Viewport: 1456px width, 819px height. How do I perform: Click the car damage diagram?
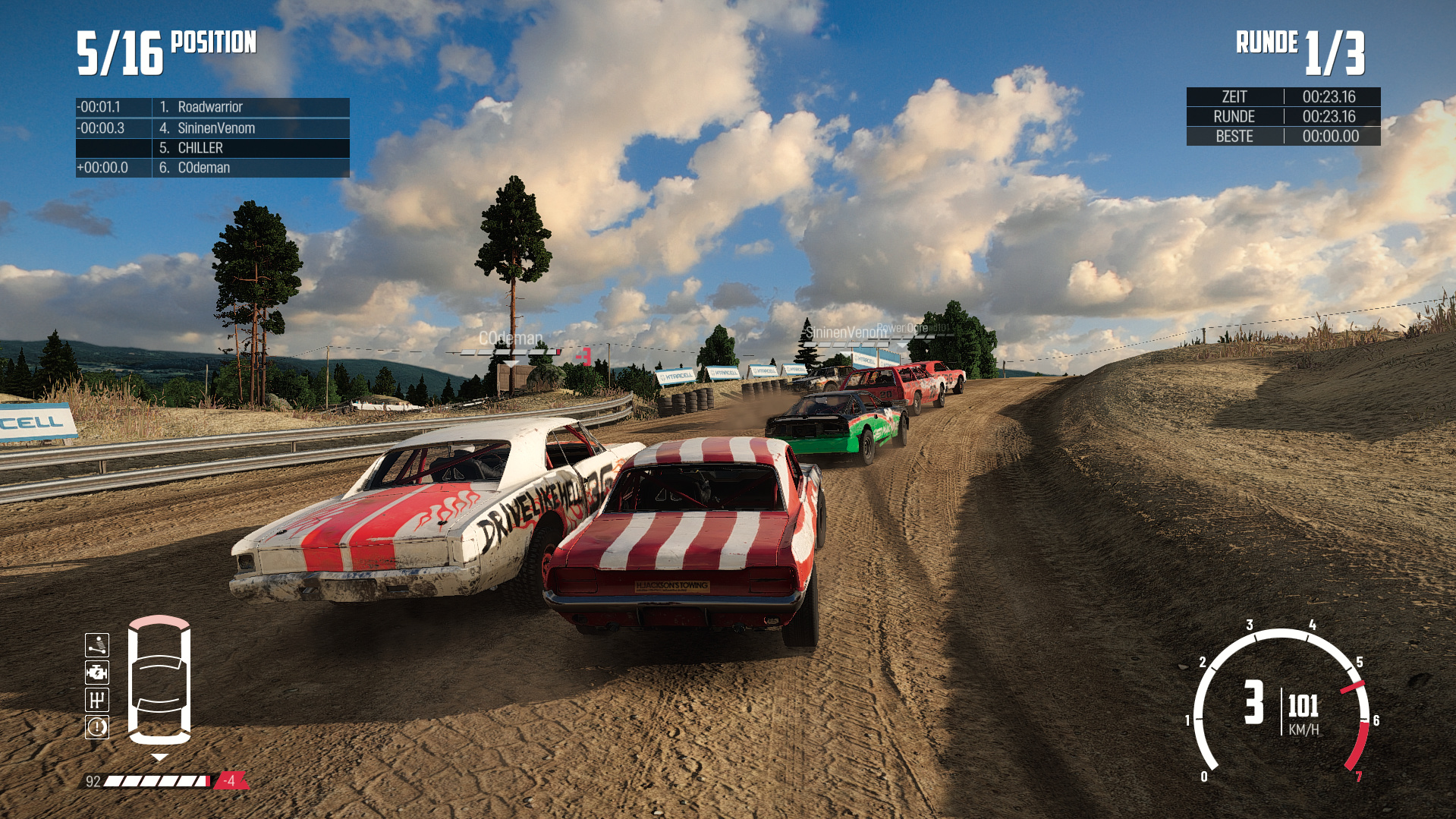159,680
